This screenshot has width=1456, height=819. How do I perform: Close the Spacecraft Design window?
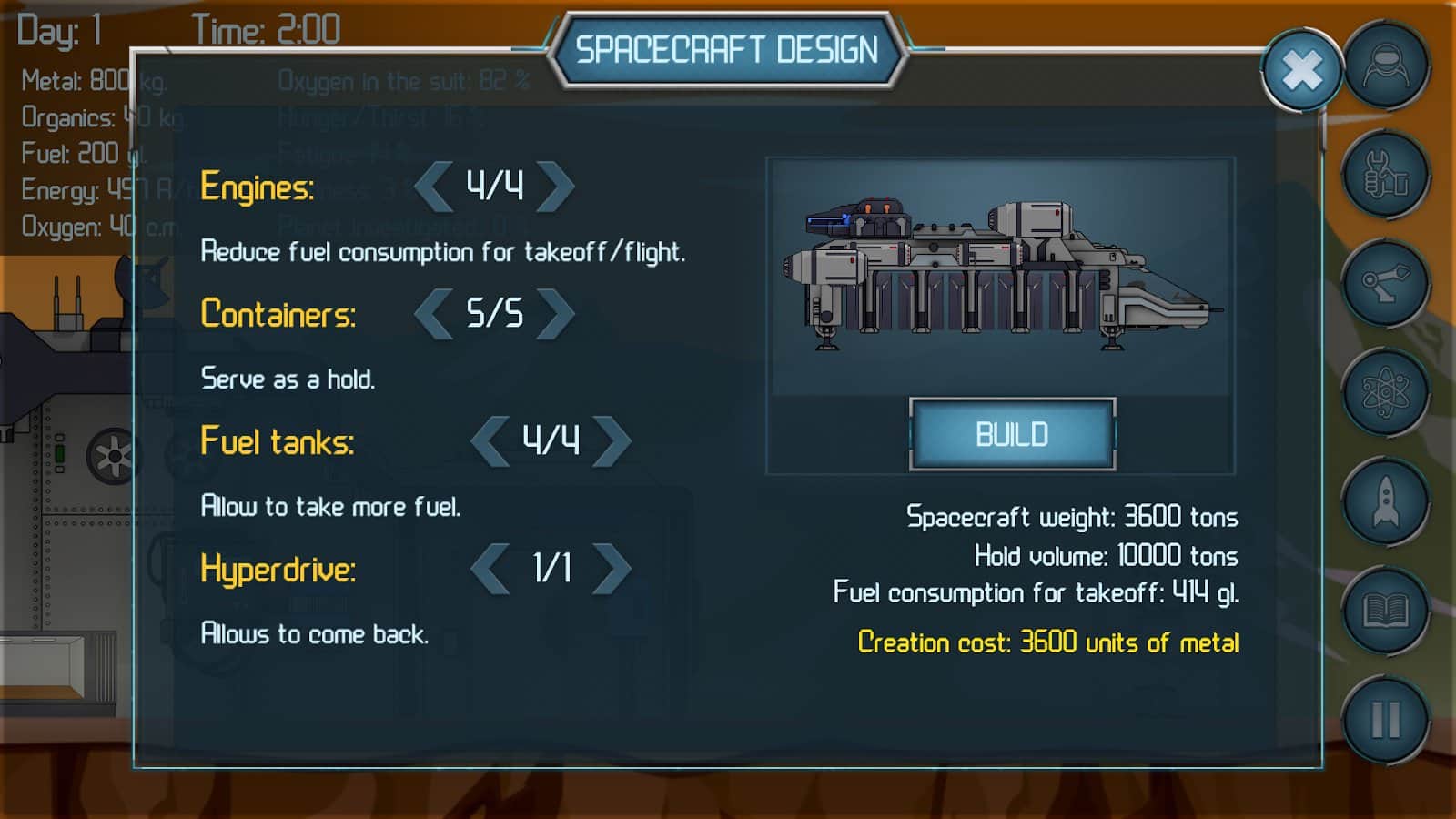pyautogui.click(x=1301, y=70)
